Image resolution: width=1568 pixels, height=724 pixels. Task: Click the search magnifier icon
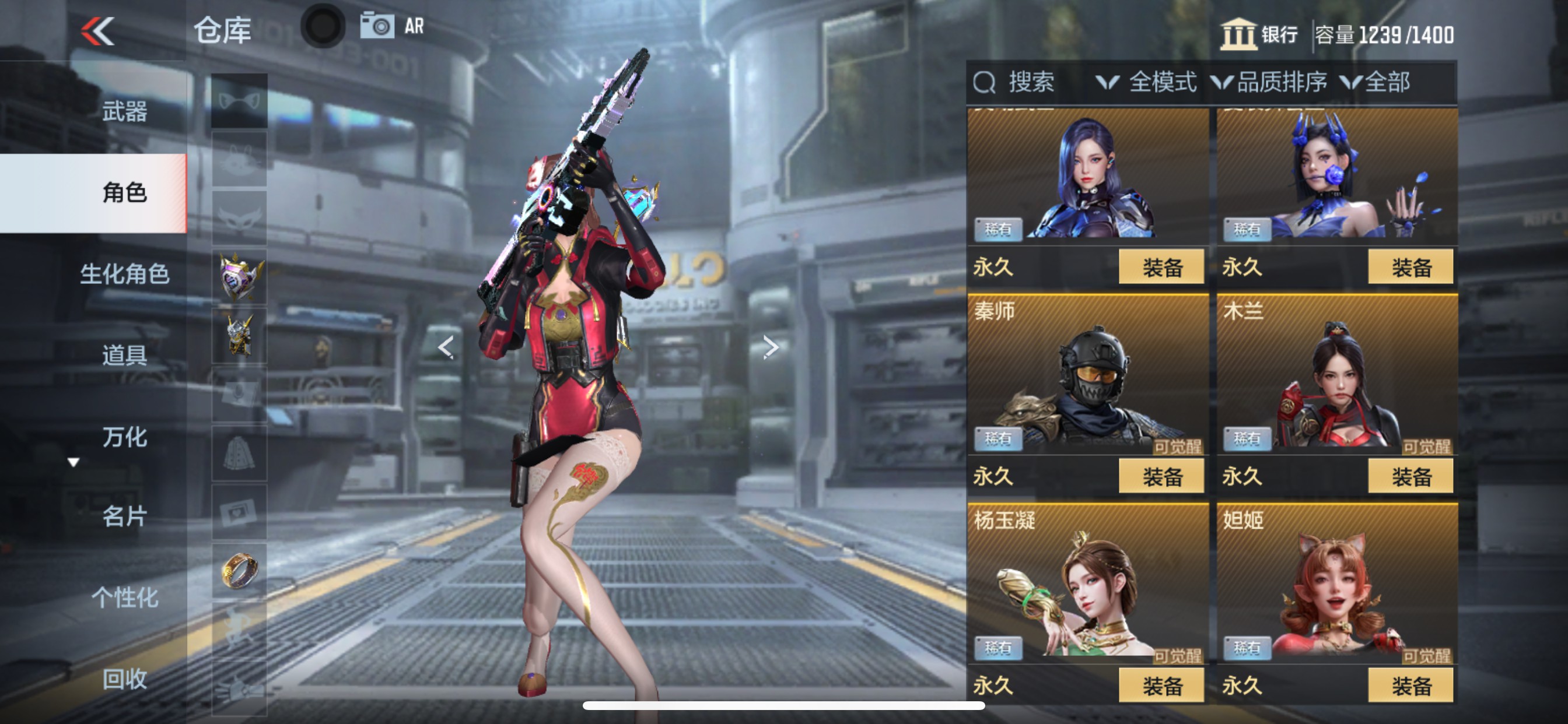coord(984,83)
